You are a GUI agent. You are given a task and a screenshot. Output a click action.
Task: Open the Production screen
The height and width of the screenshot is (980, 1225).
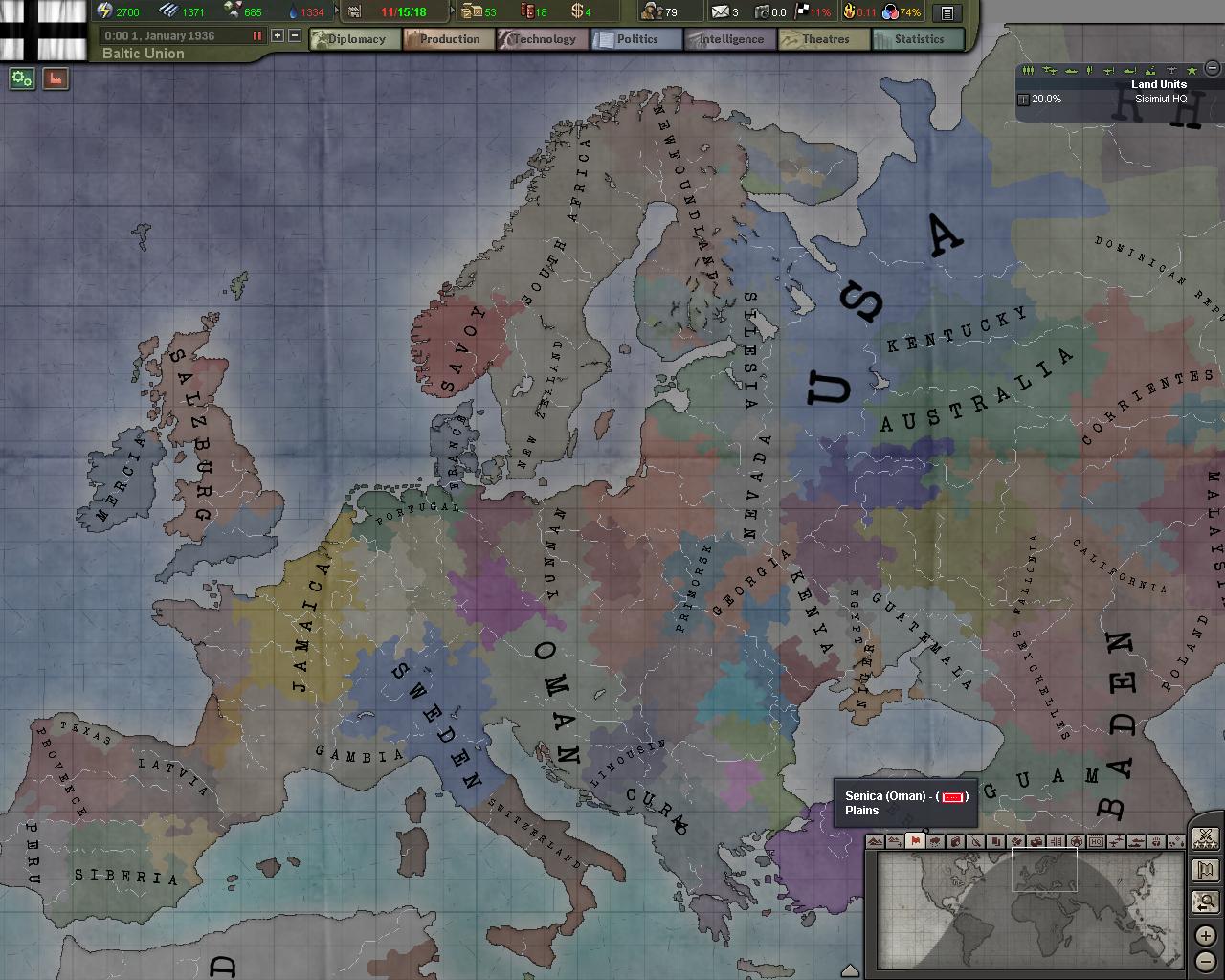click(x=448, y=39)
